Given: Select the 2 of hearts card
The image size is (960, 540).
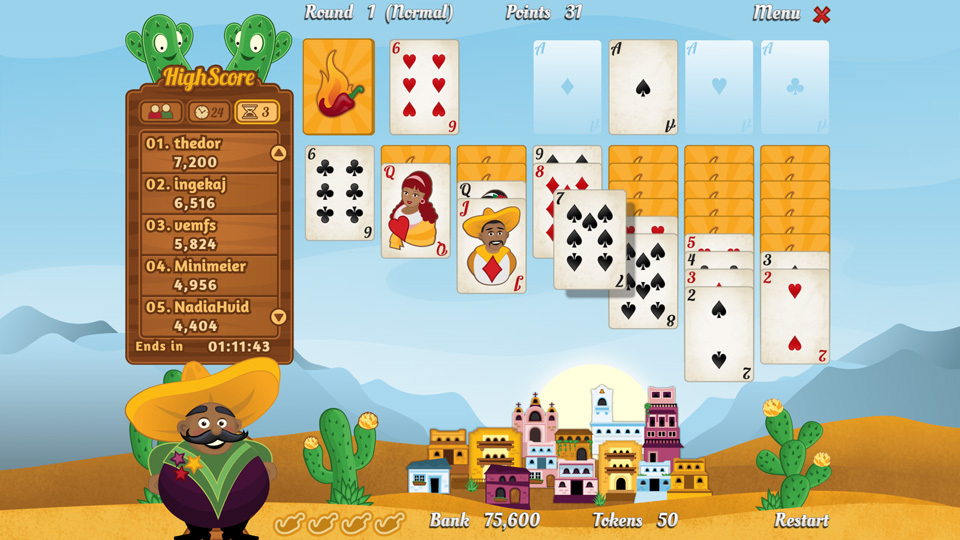Looking at the screenshot, I should (x=794, y=317).
